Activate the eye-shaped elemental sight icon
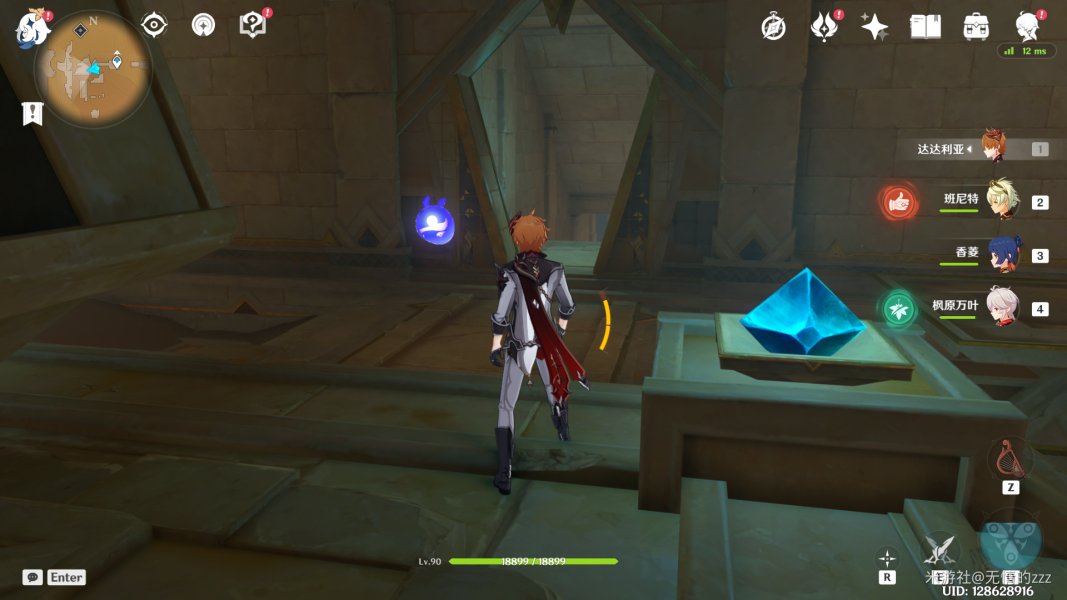The width and height of the screenshot is (1067, 600). tap(154, 25)
